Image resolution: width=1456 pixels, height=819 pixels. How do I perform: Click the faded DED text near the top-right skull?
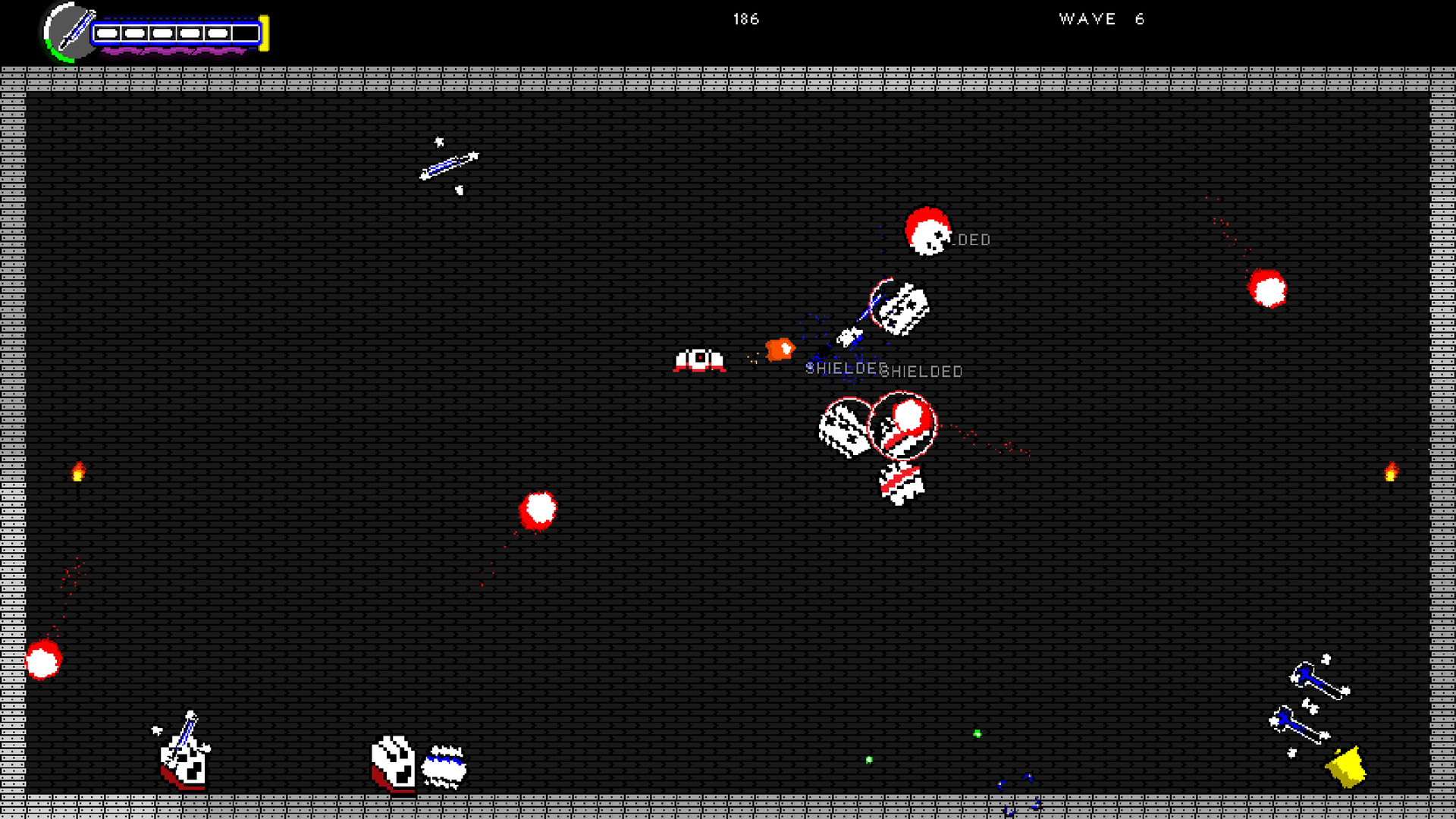(973, 240)
